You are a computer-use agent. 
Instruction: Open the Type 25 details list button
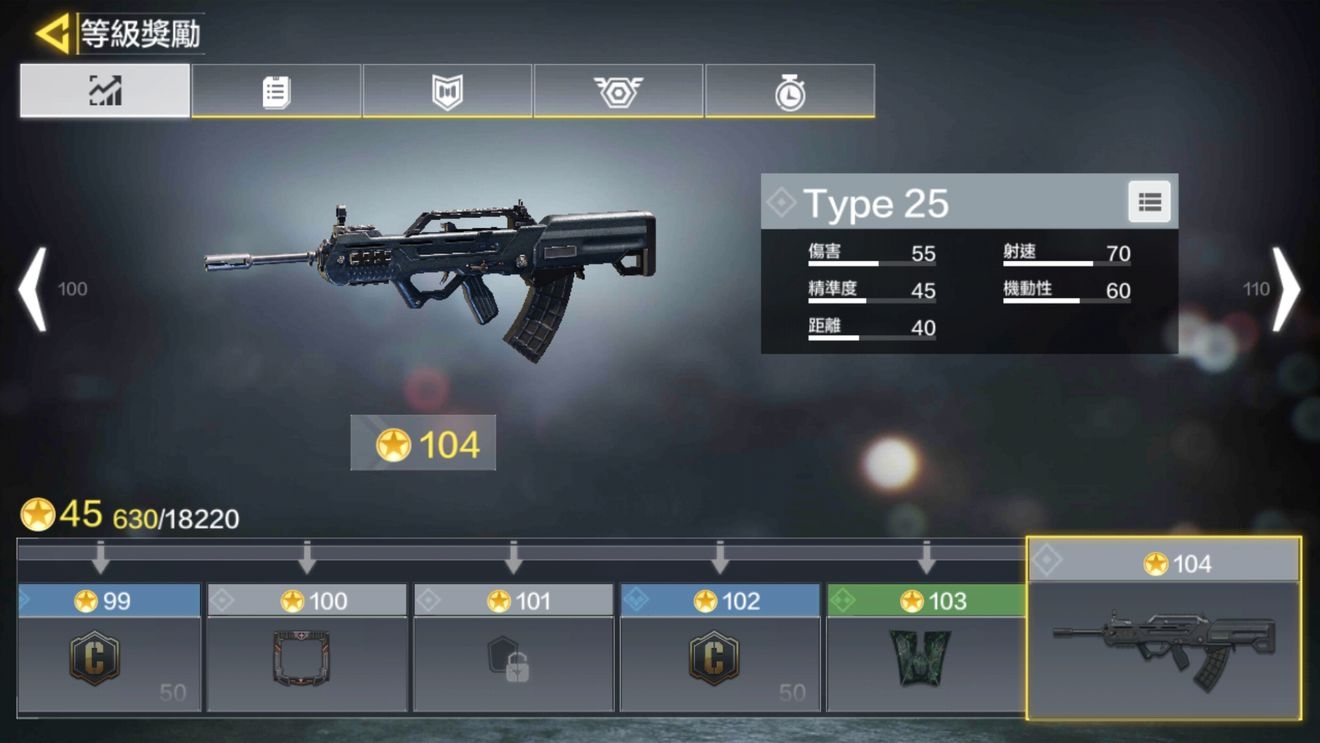(x=1149, y=203)
